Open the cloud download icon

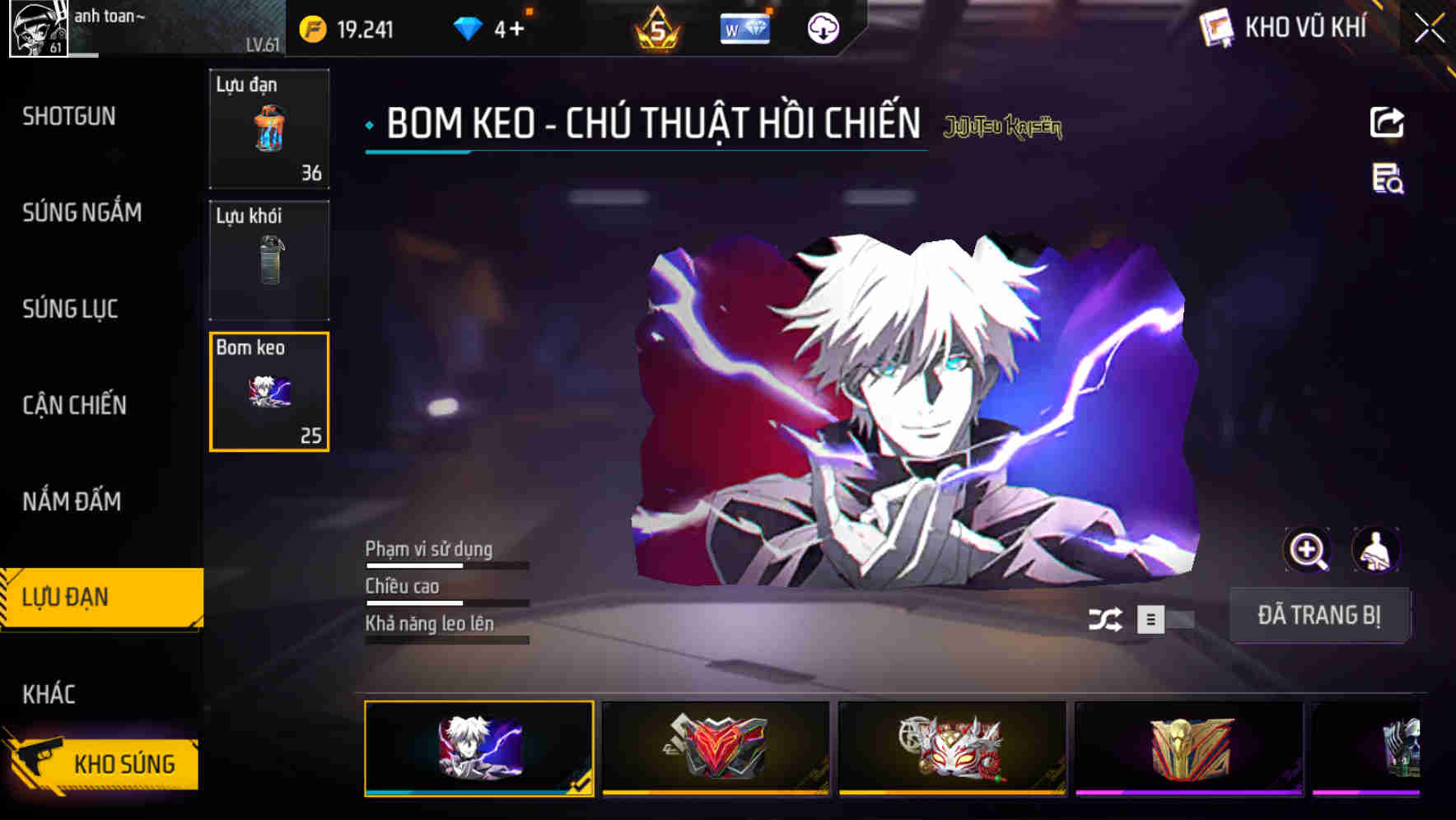pyautogui.click(x=823, y=29)
